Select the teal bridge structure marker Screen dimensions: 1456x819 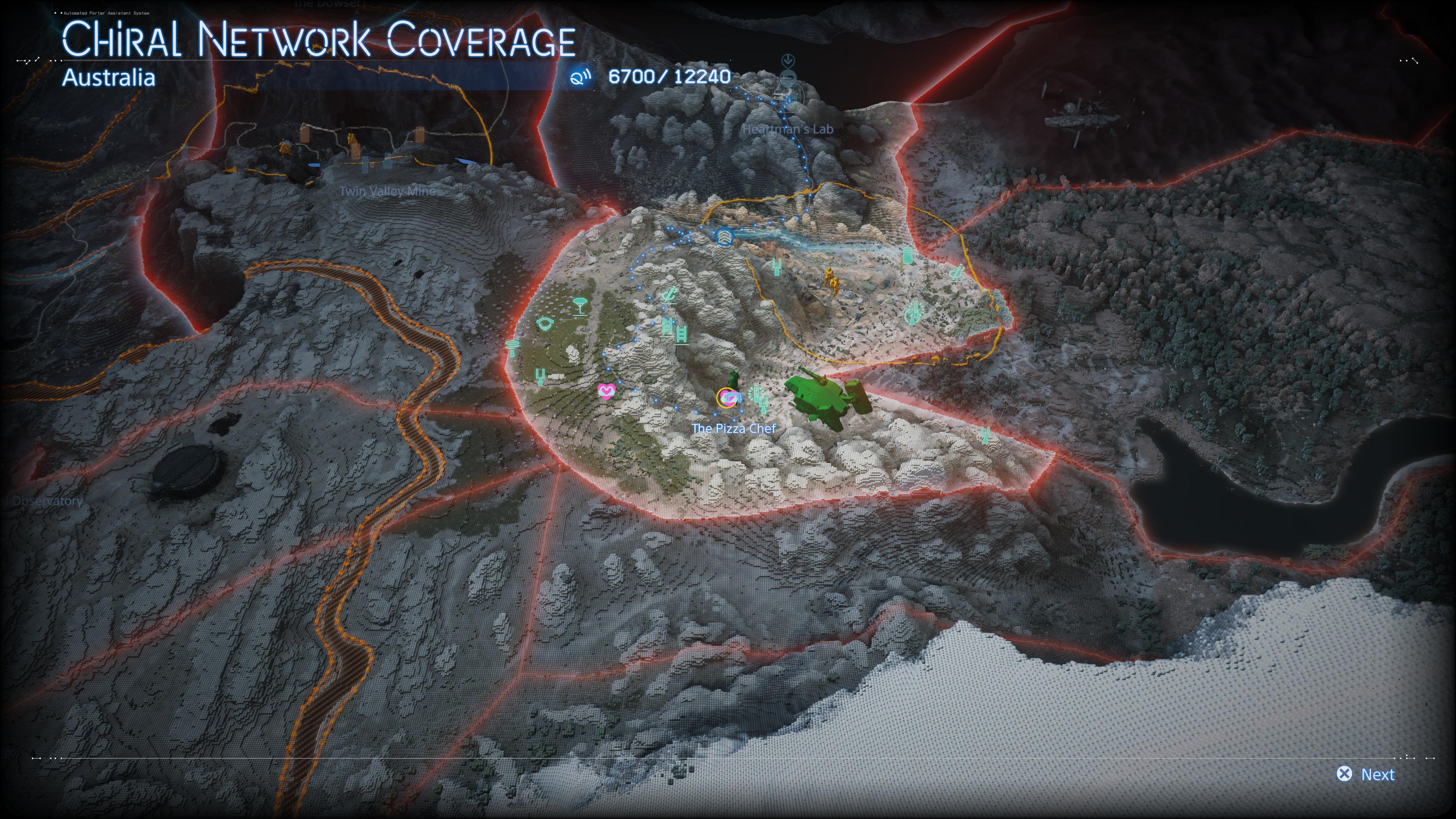[544, 324]
